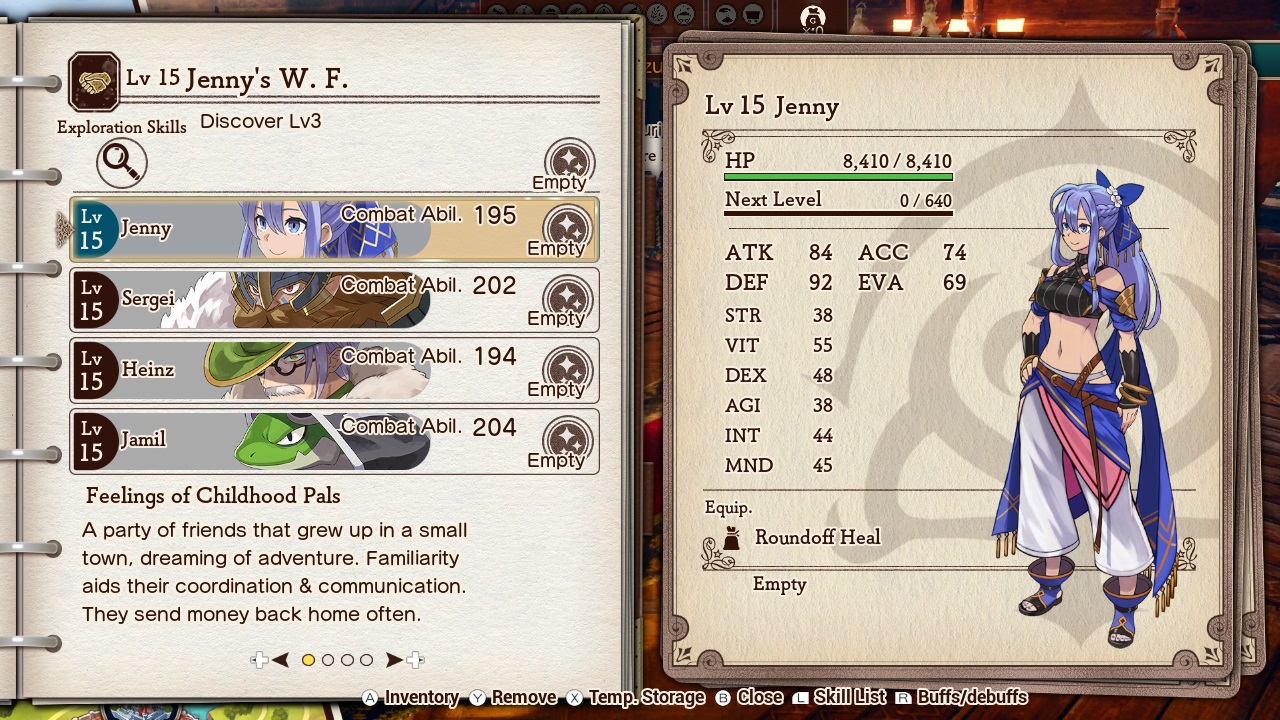Select the second page dot indicator
The image size is (1280, 720).
coord(327,660)
